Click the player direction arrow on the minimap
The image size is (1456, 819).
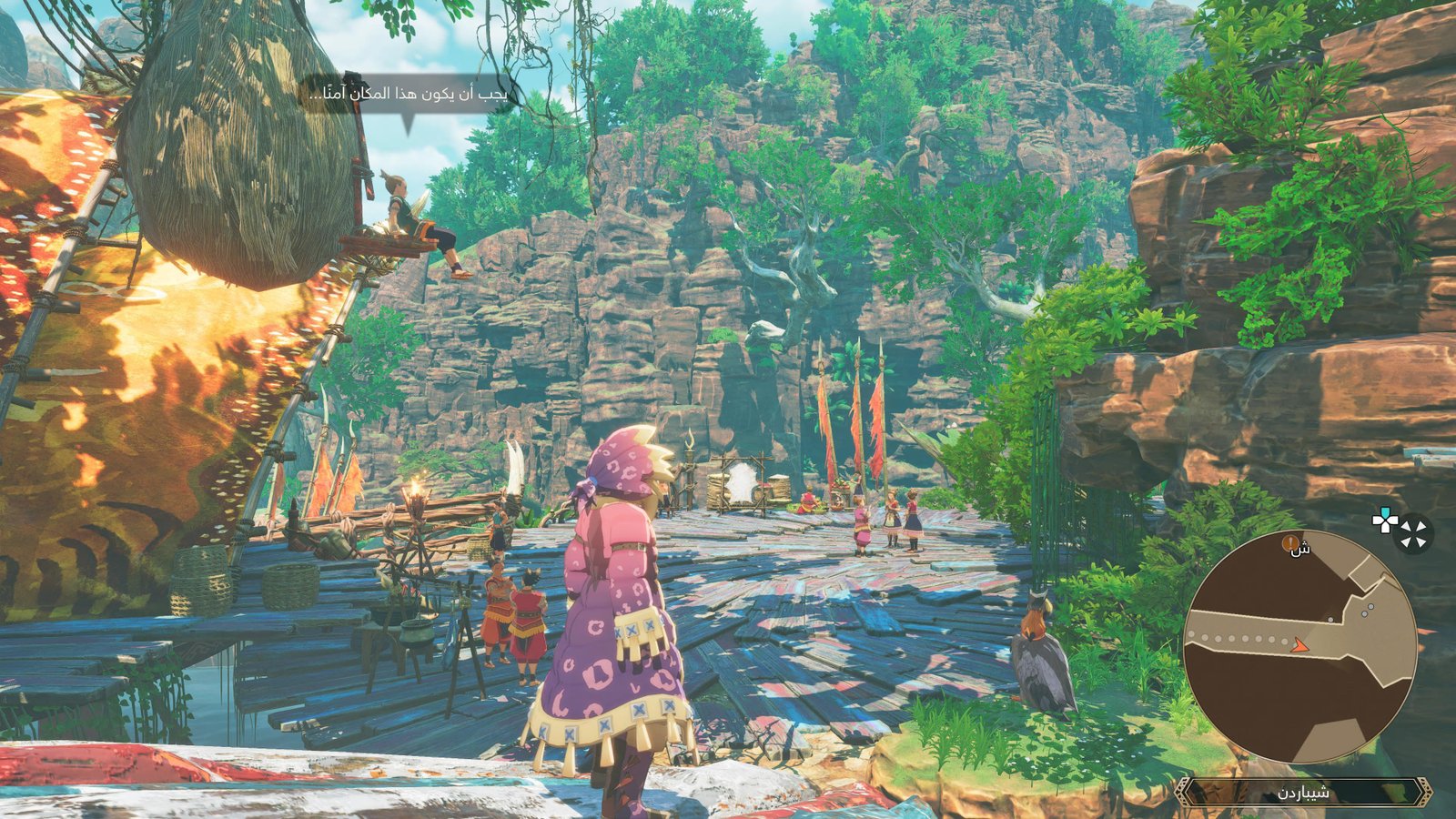pyautogui.click(x=1299, y=646)
